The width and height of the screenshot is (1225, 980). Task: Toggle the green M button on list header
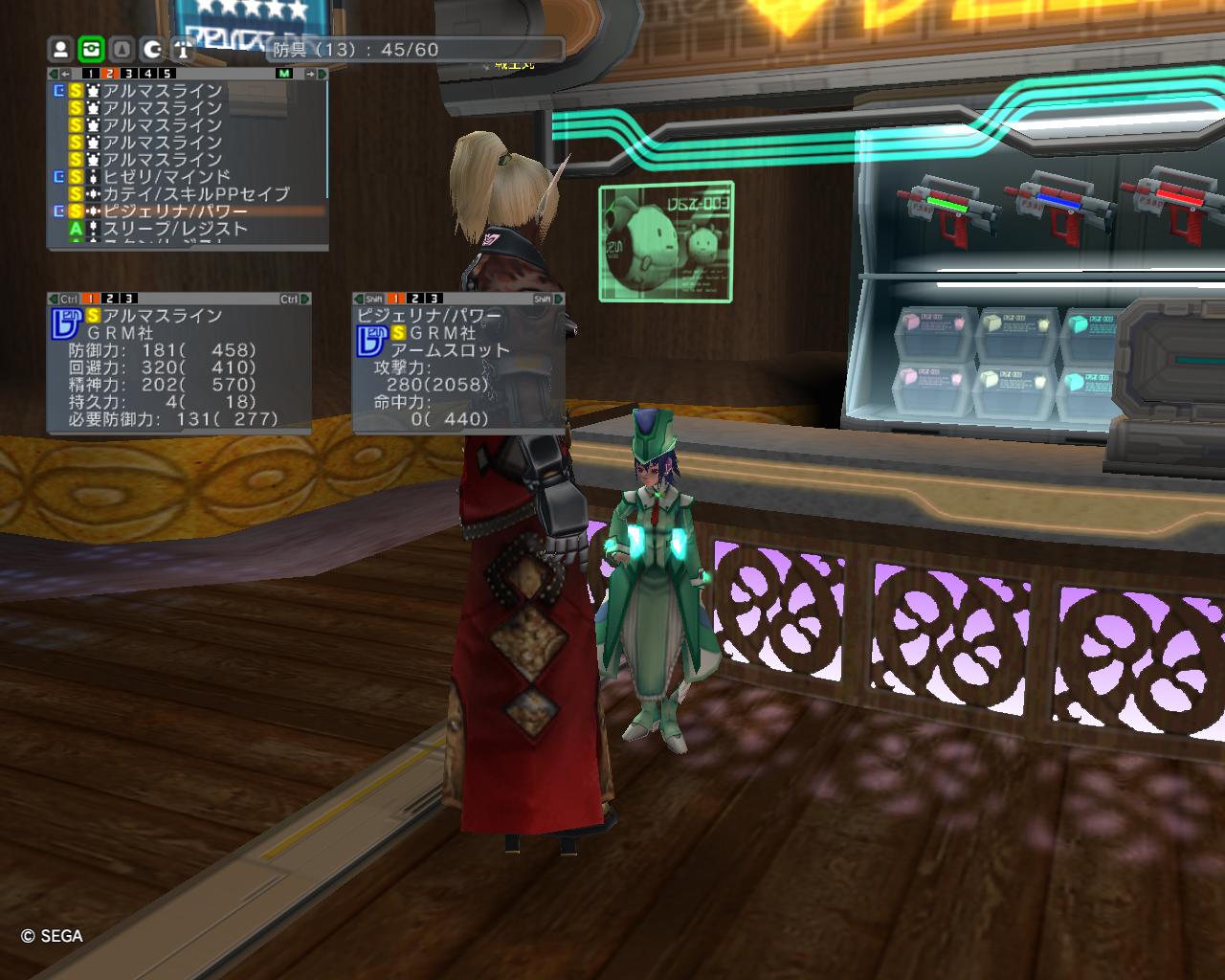coord(284,74)
